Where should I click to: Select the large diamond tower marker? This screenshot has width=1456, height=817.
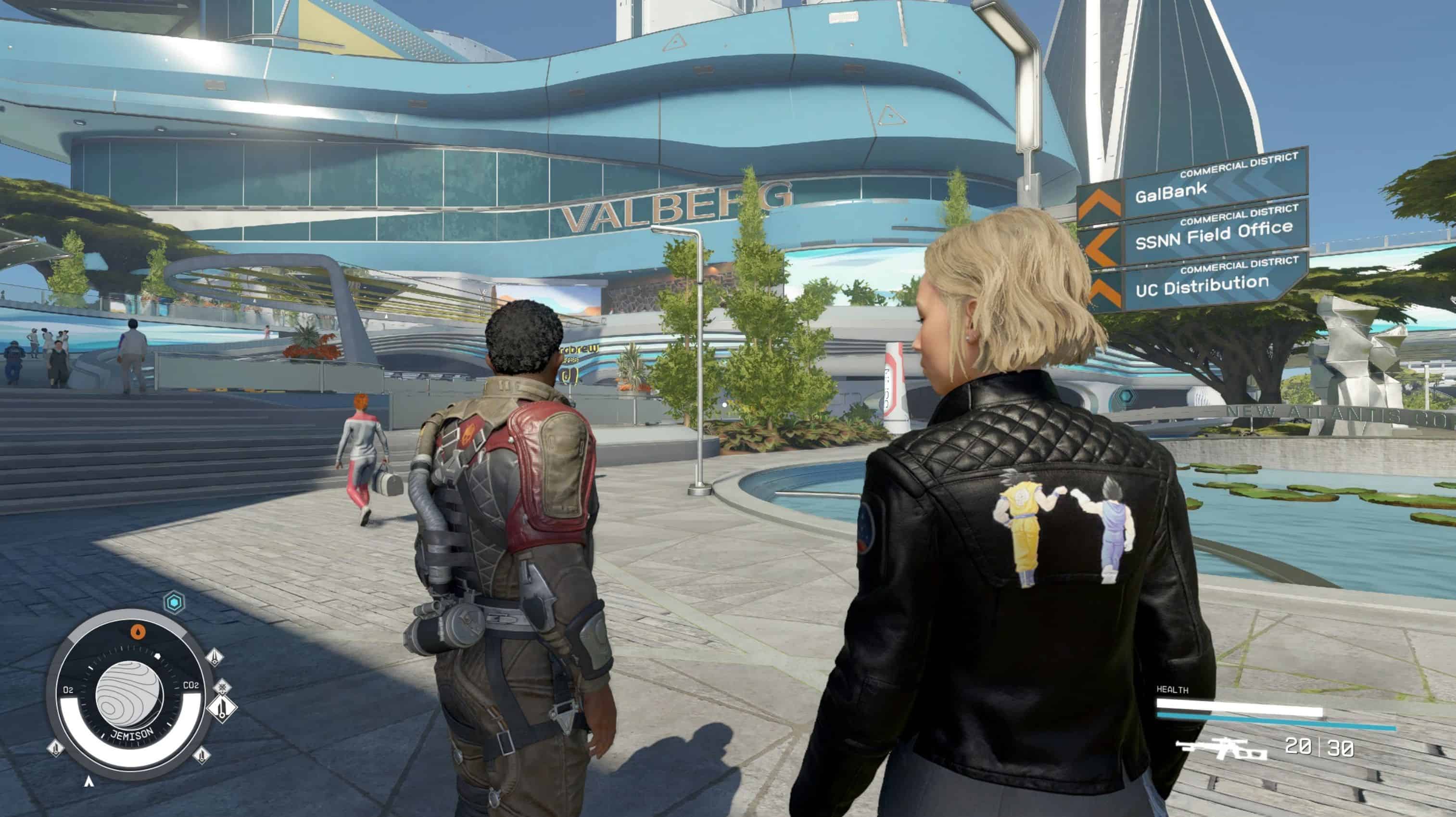tap(222, 707)
